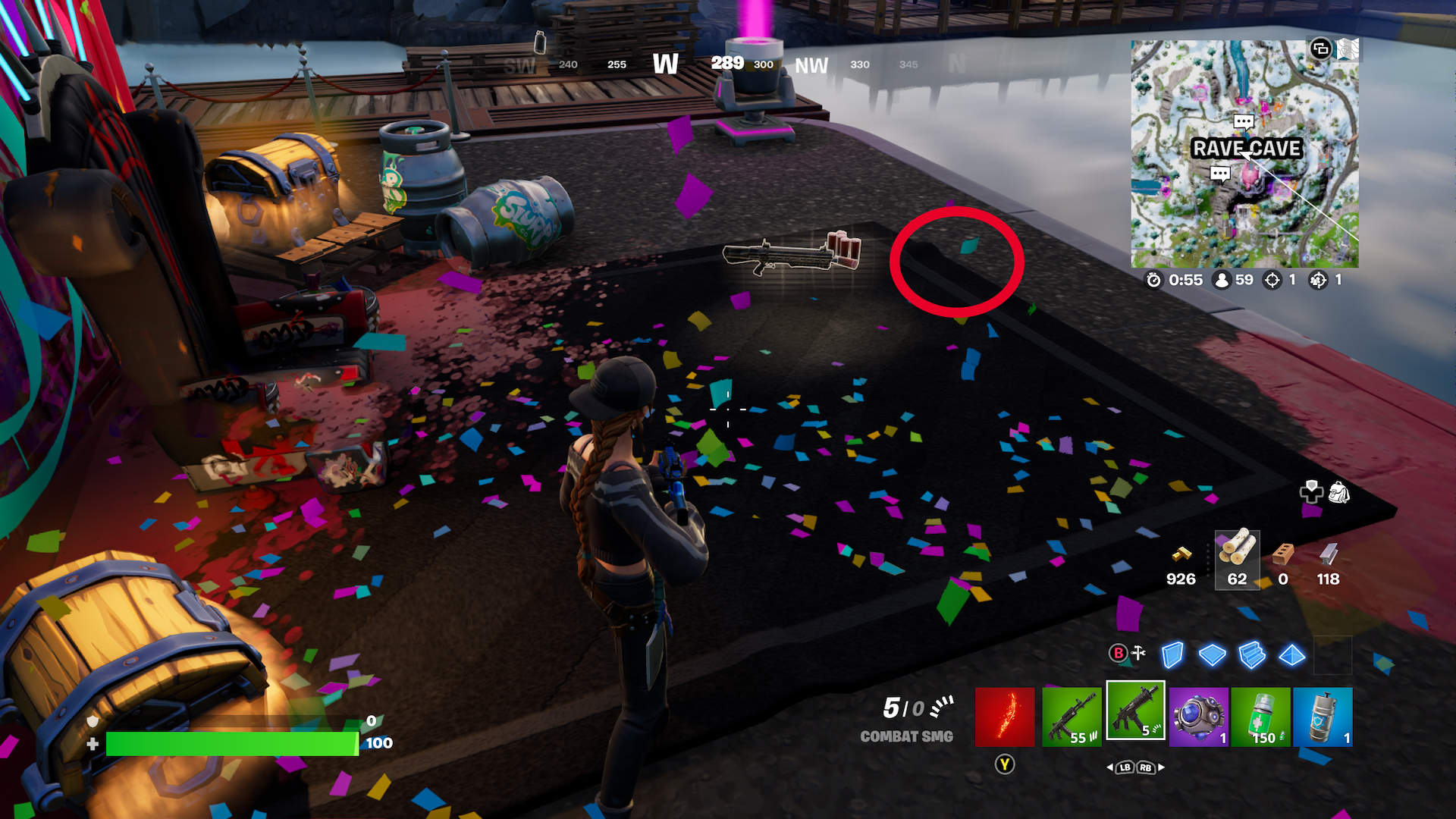
Task: Toggle the minimap picture-in-picture icon
Action: pyautogui.click(x=1320, y=50)
